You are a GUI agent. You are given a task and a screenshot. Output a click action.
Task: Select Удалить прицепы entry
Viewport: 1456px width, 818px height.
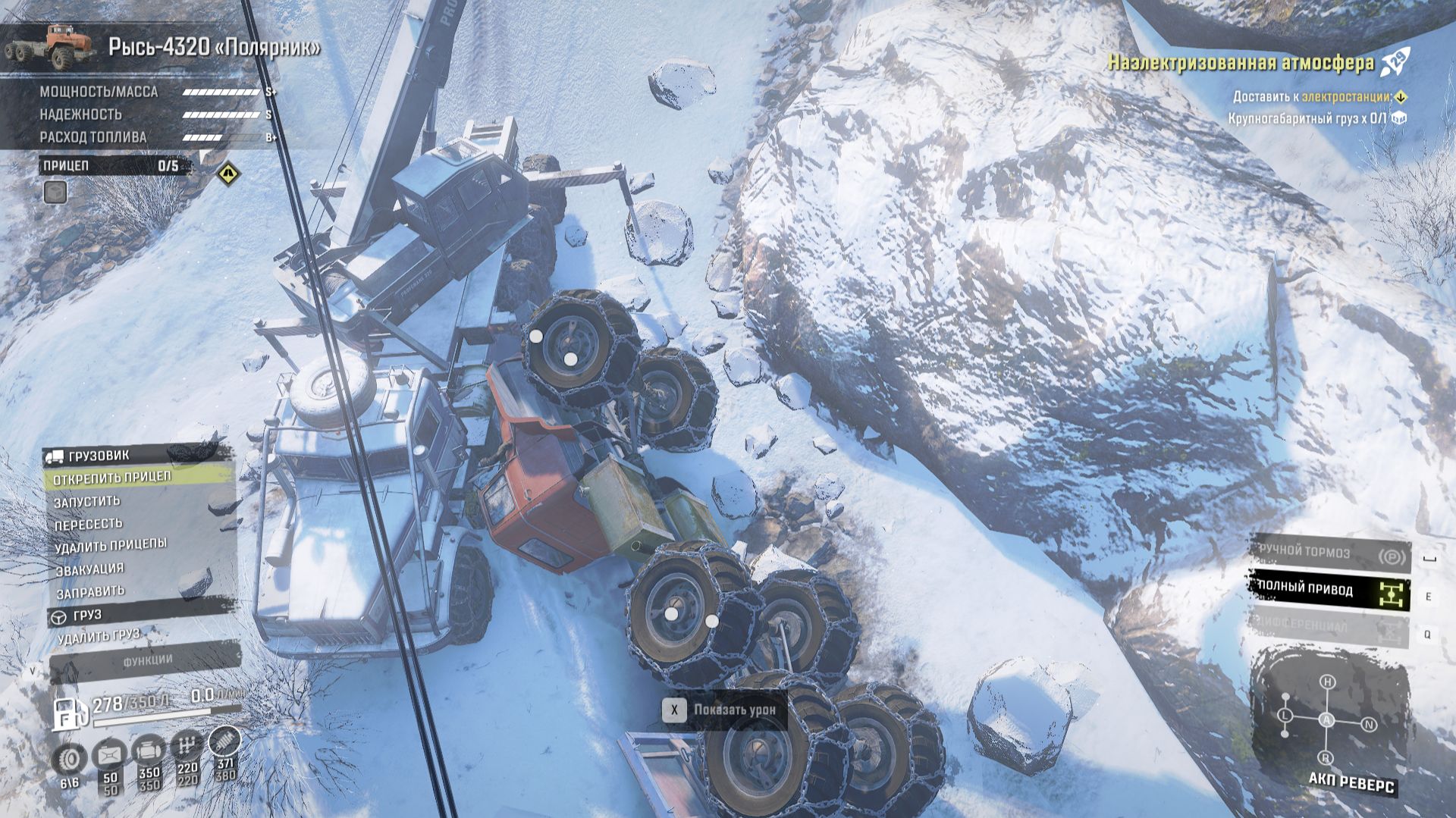click(111, 545)
